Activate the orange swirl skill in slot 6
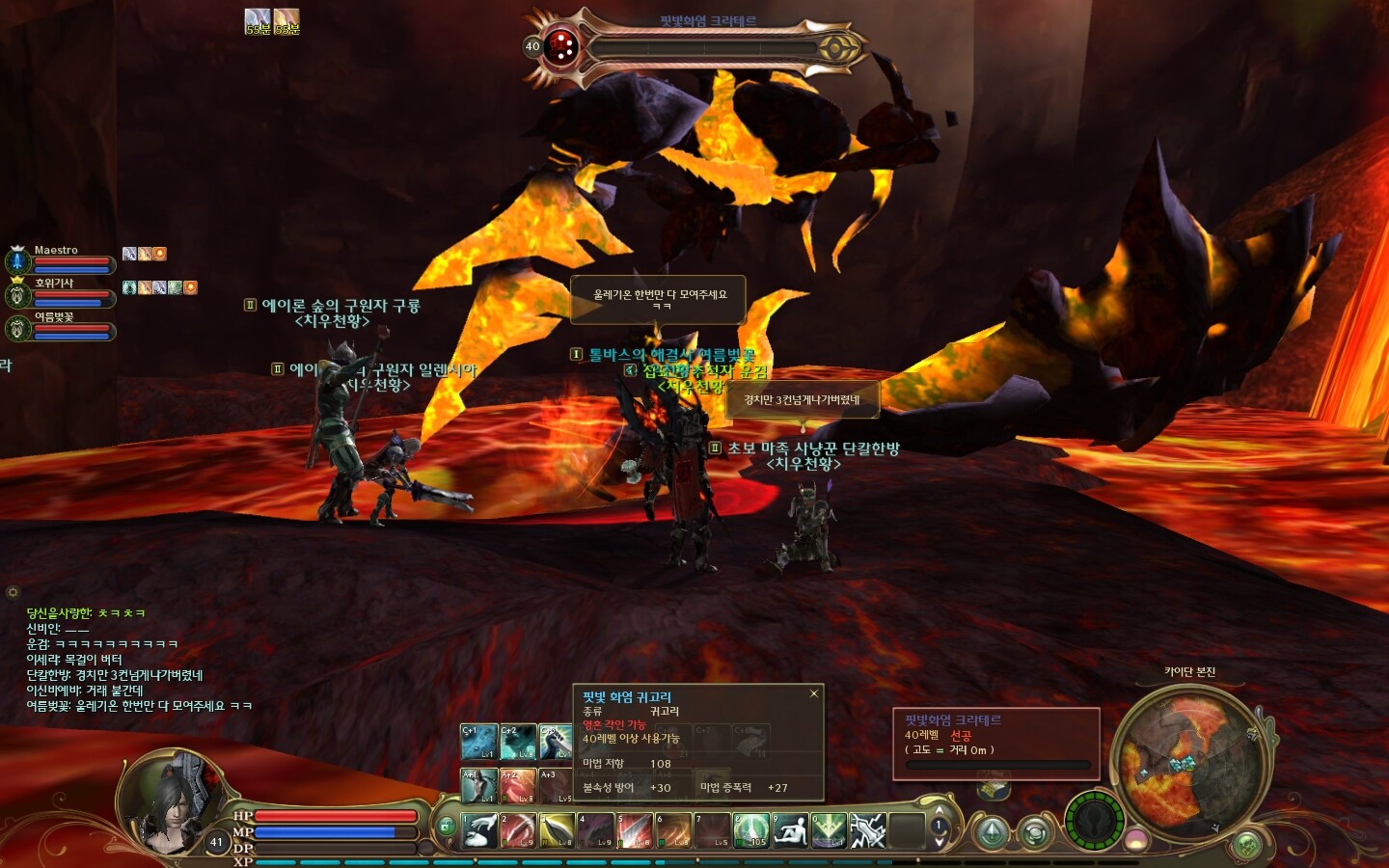Viewport: 1389px width, 868px height. 673,830
